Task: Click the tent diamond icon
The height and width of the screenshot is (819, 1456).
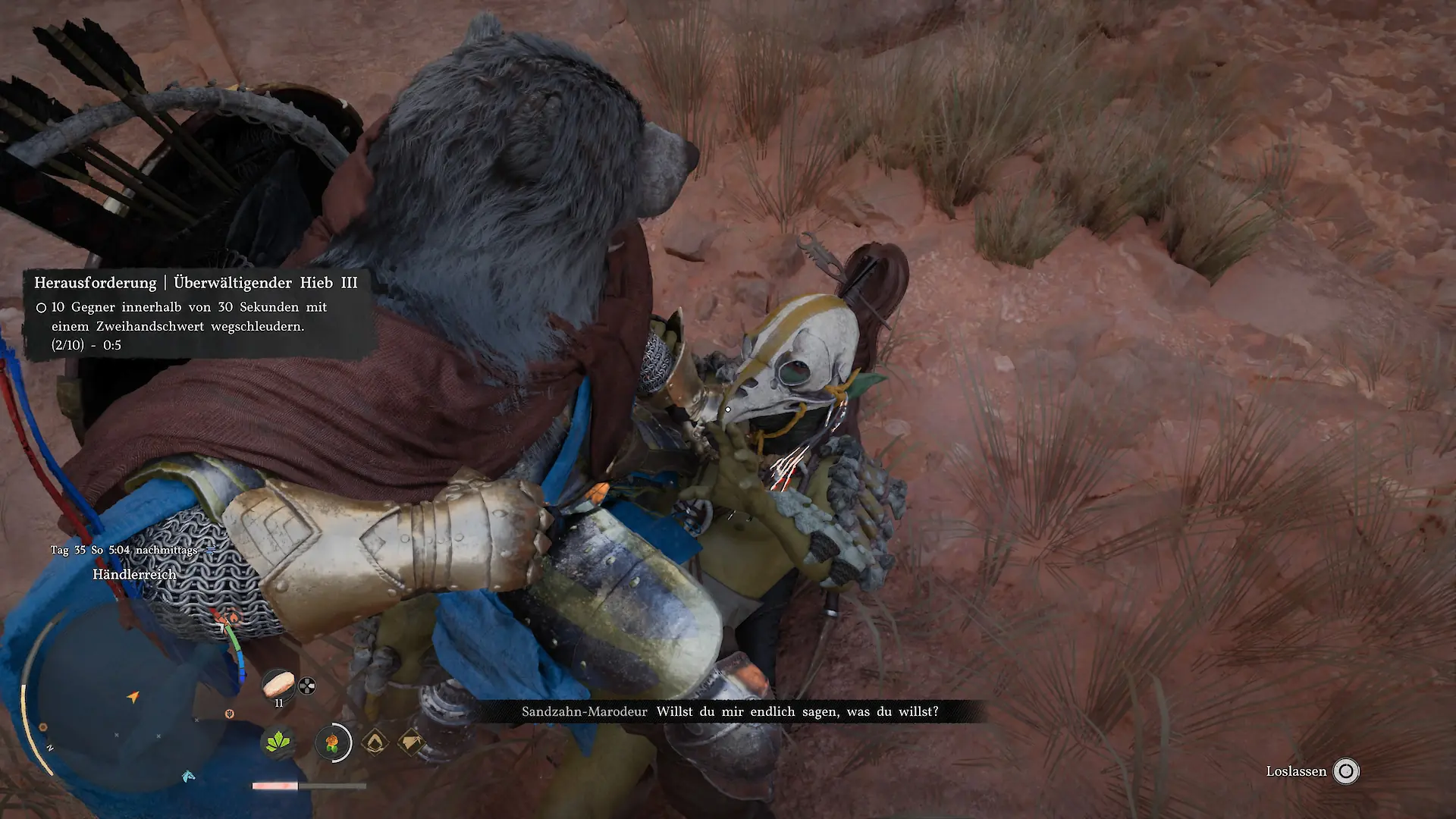Action: point(412,743)
